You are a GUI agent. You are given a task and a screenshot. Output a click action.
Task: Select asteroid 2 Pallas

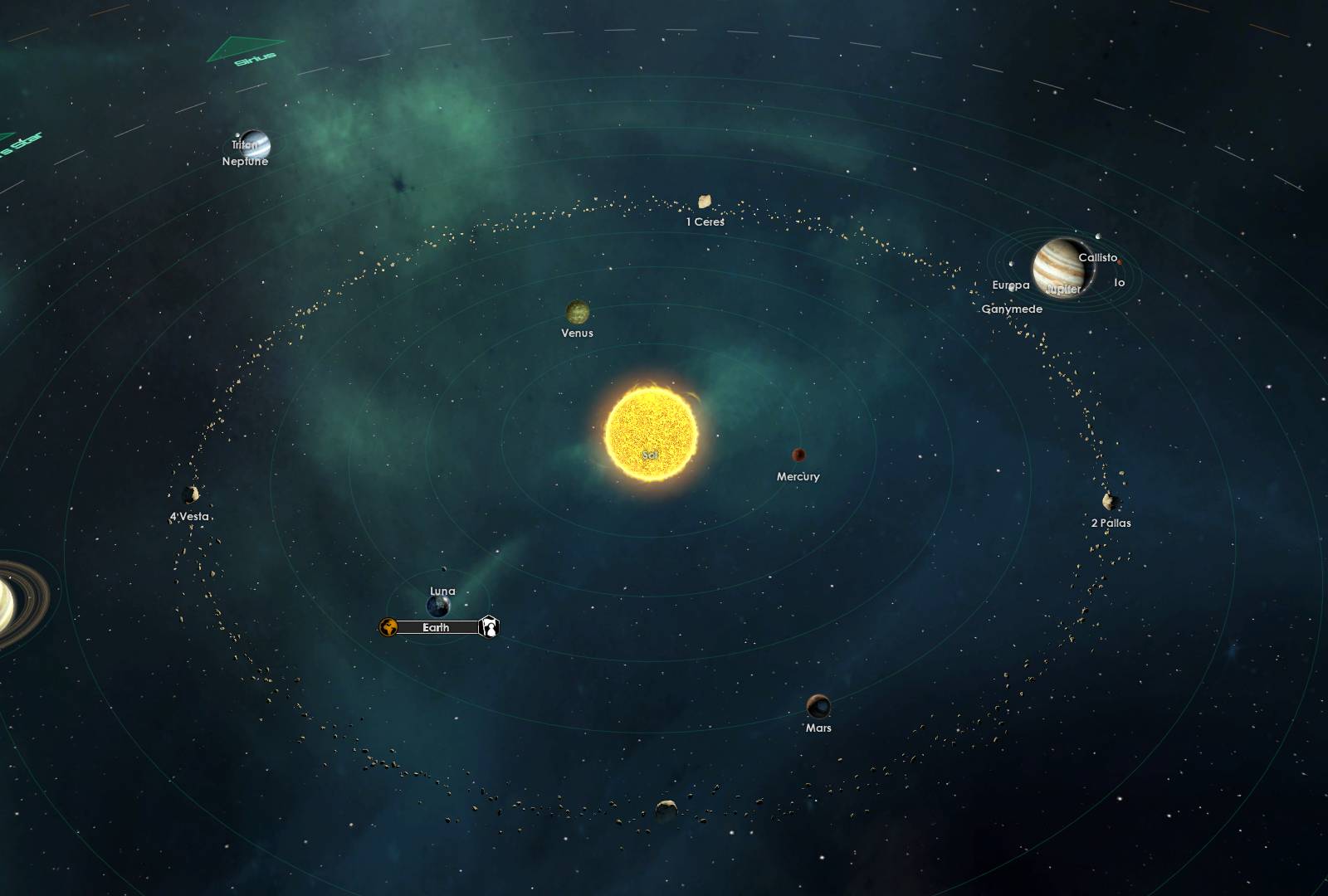pos(1109,502)
